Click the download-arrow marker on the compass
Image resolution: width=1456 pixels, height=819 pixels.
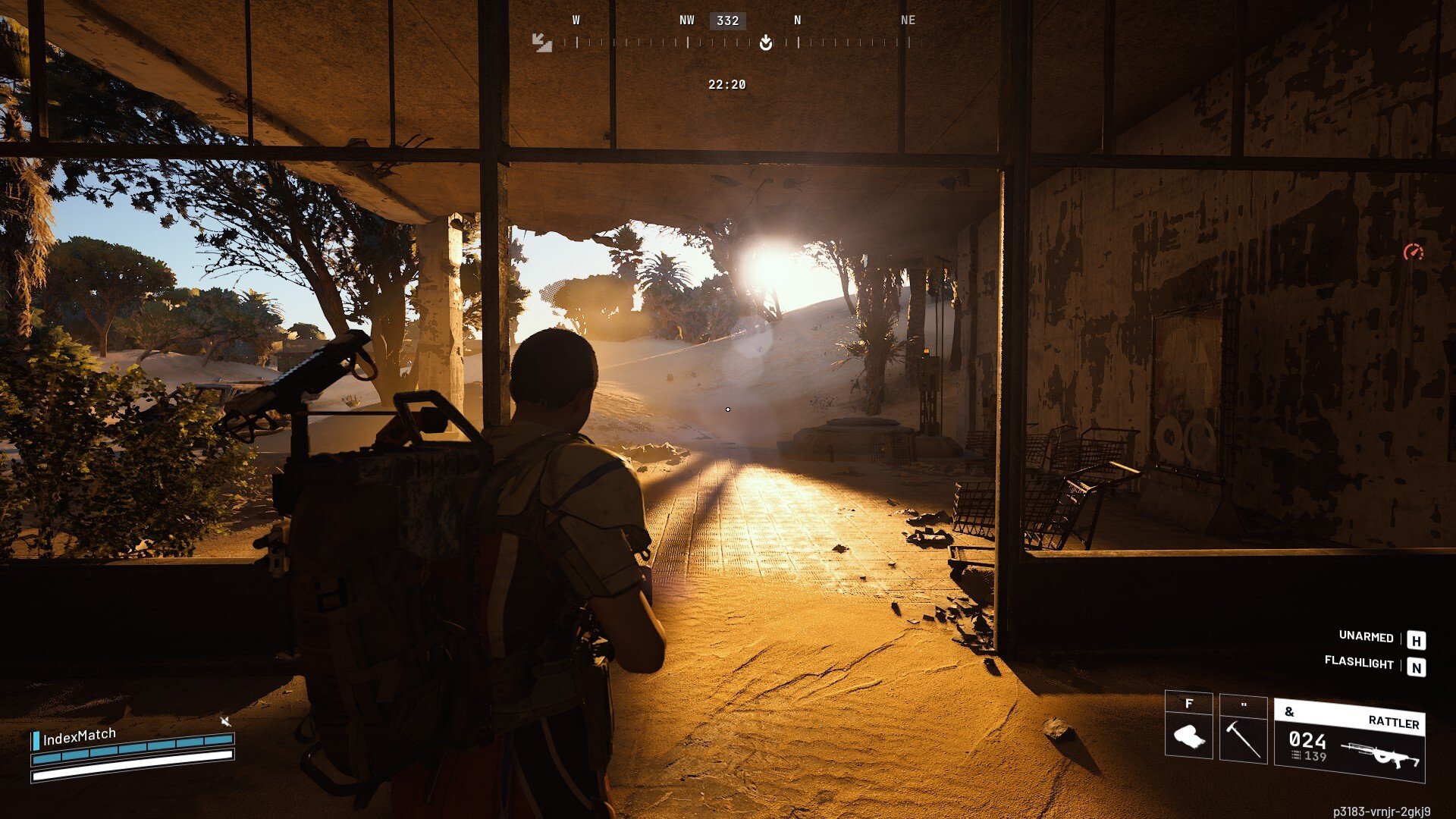point(766,42)
